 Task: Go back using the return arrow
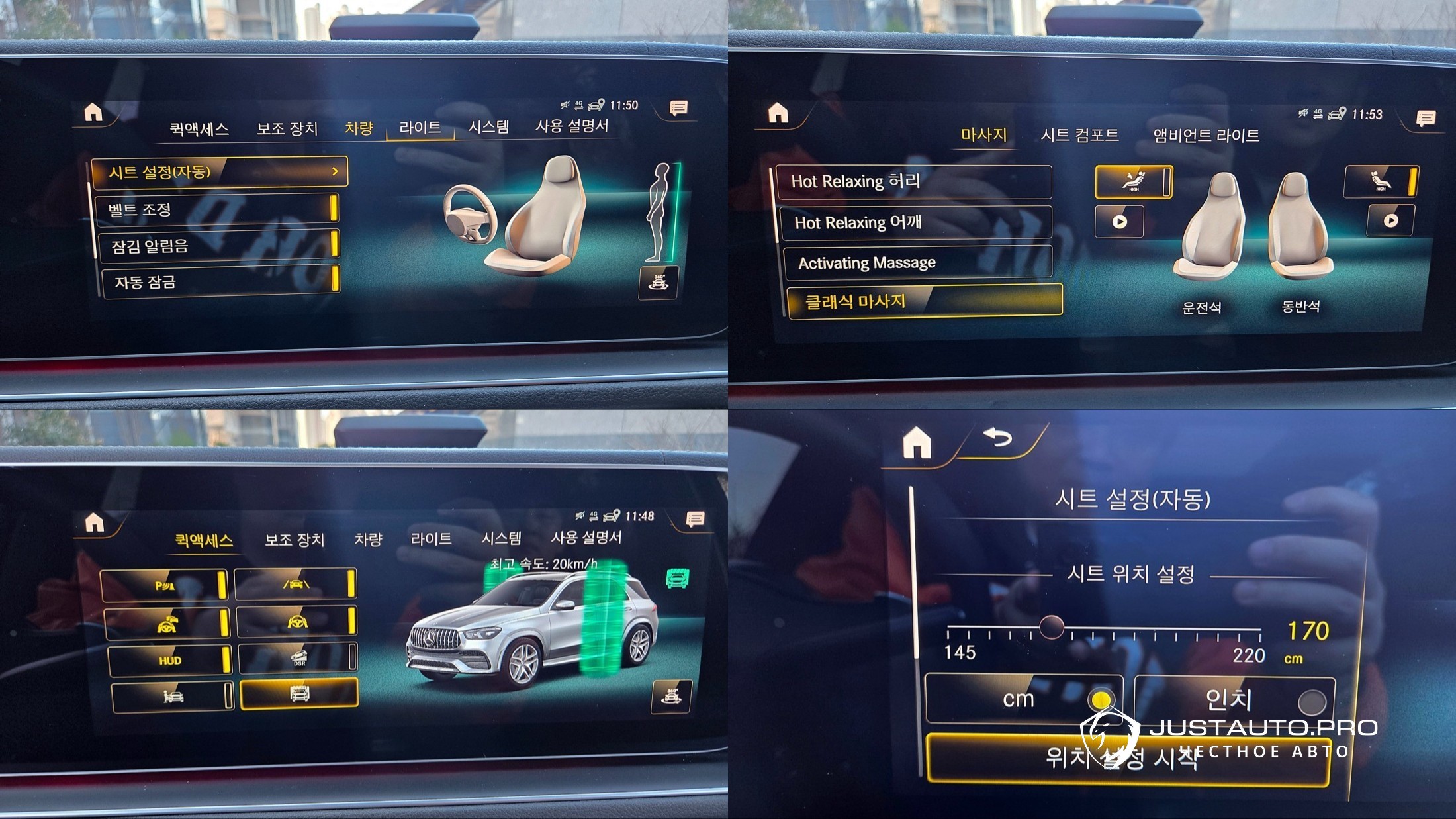998,438
